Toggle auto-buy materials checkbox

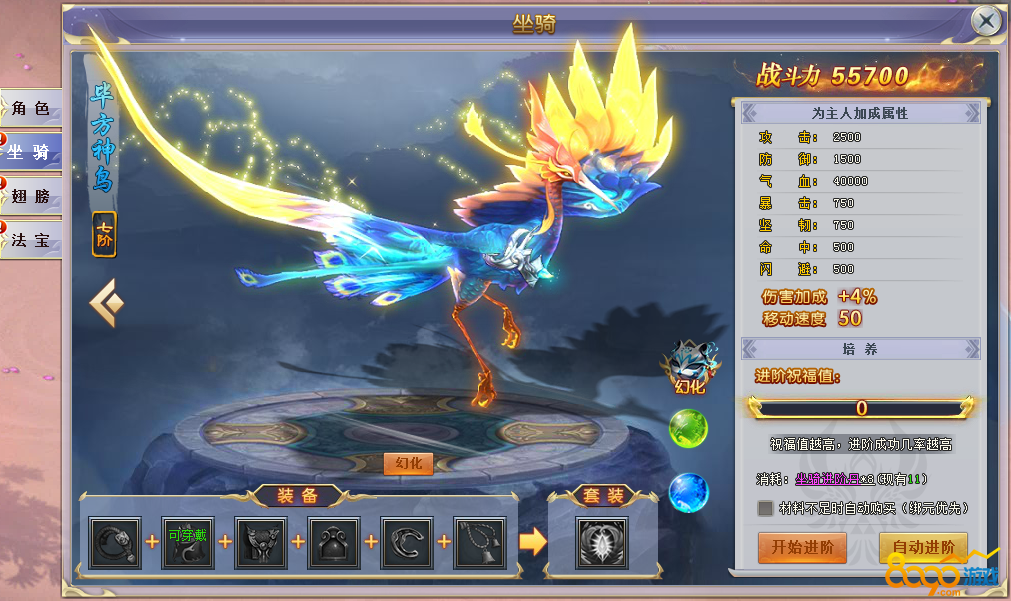tap(765, 509)
